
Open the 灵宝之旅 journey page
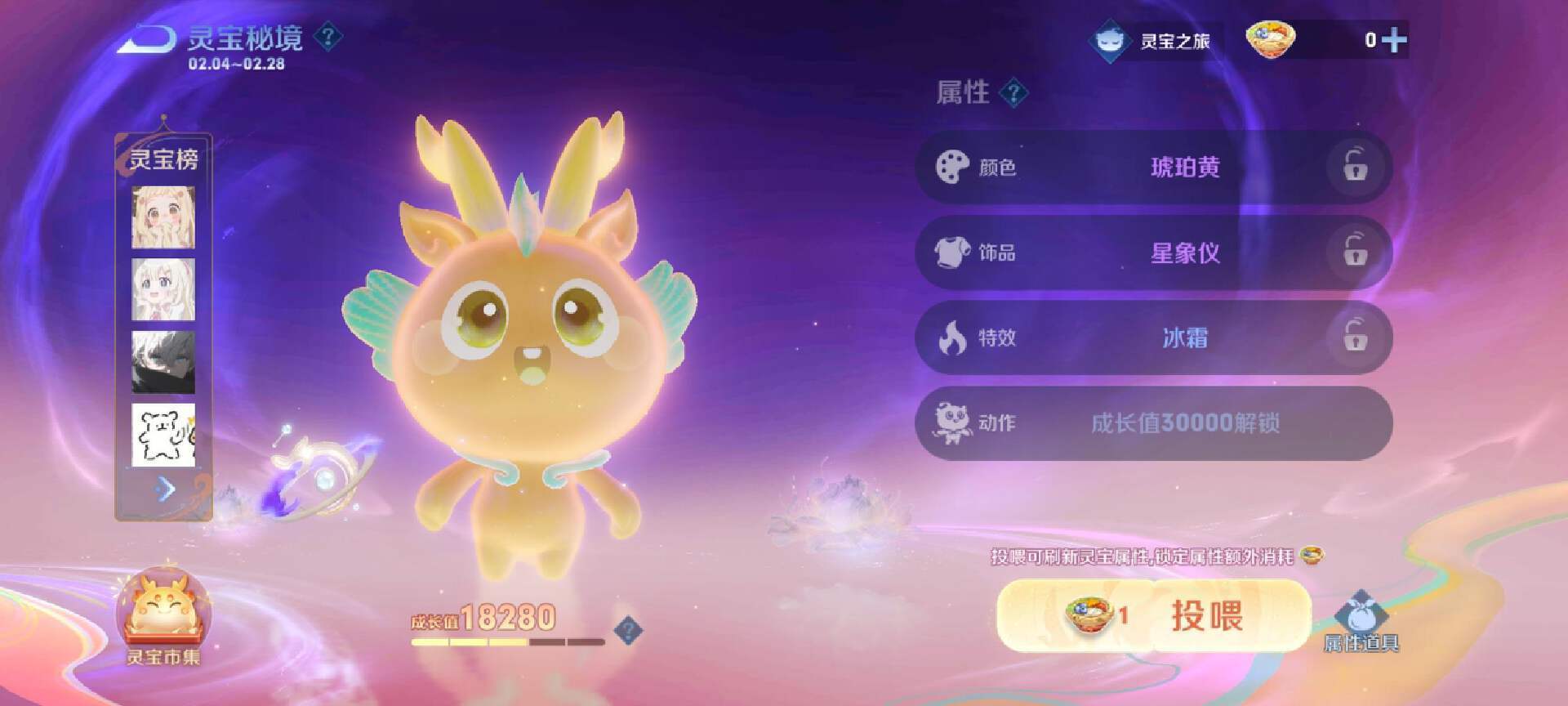1153,40
